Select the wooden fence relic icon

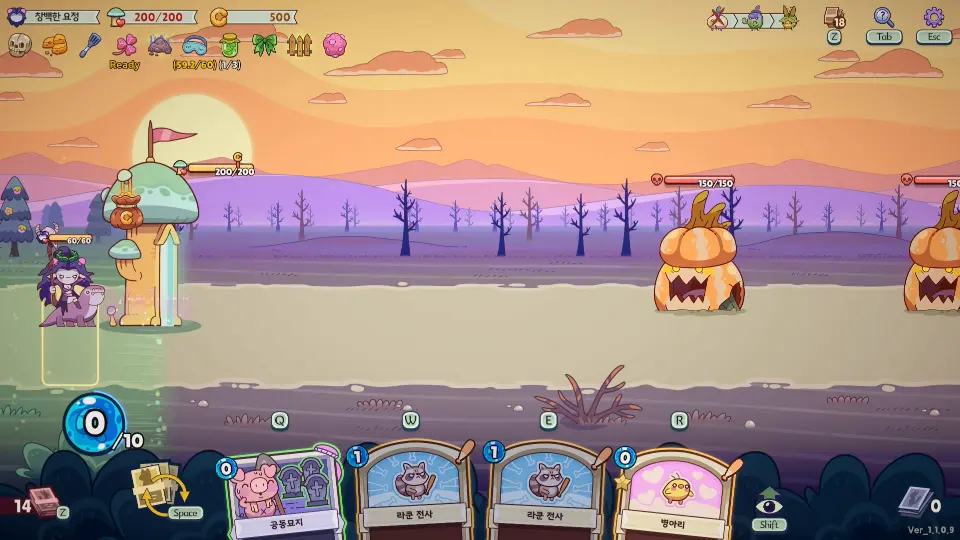[x=299, y=45]
